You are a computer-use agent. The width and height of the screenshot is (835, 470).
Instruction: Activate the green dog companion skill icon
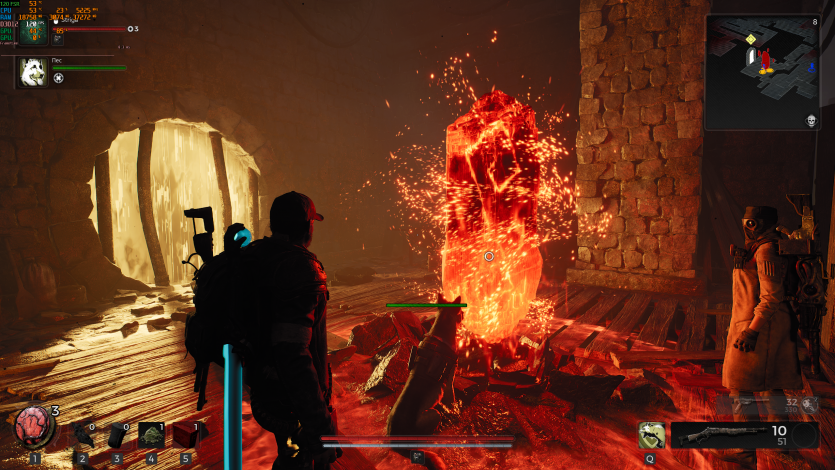pyautogui.click(x=652, y=435)
